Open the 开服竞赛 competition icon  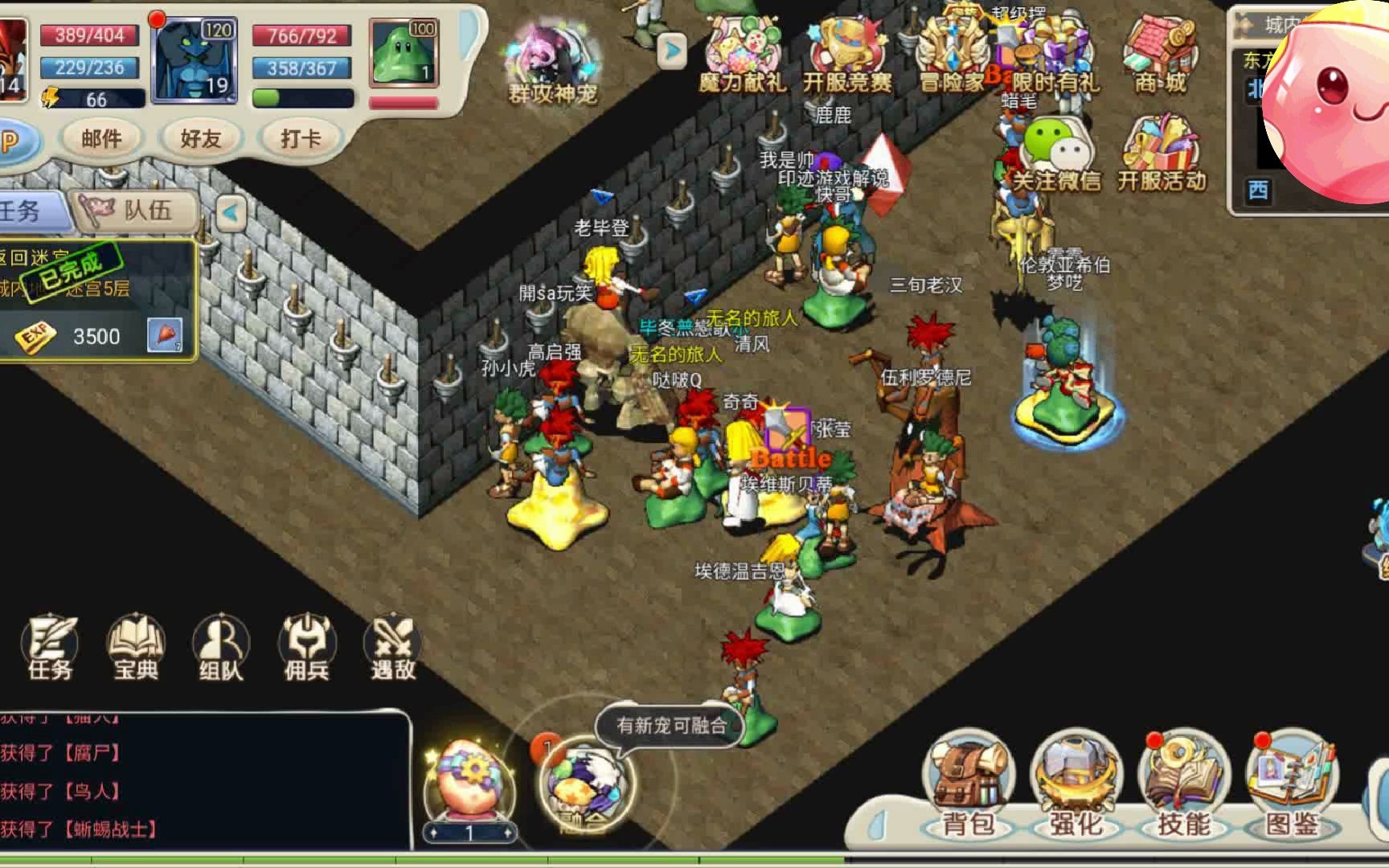(846, 56)
